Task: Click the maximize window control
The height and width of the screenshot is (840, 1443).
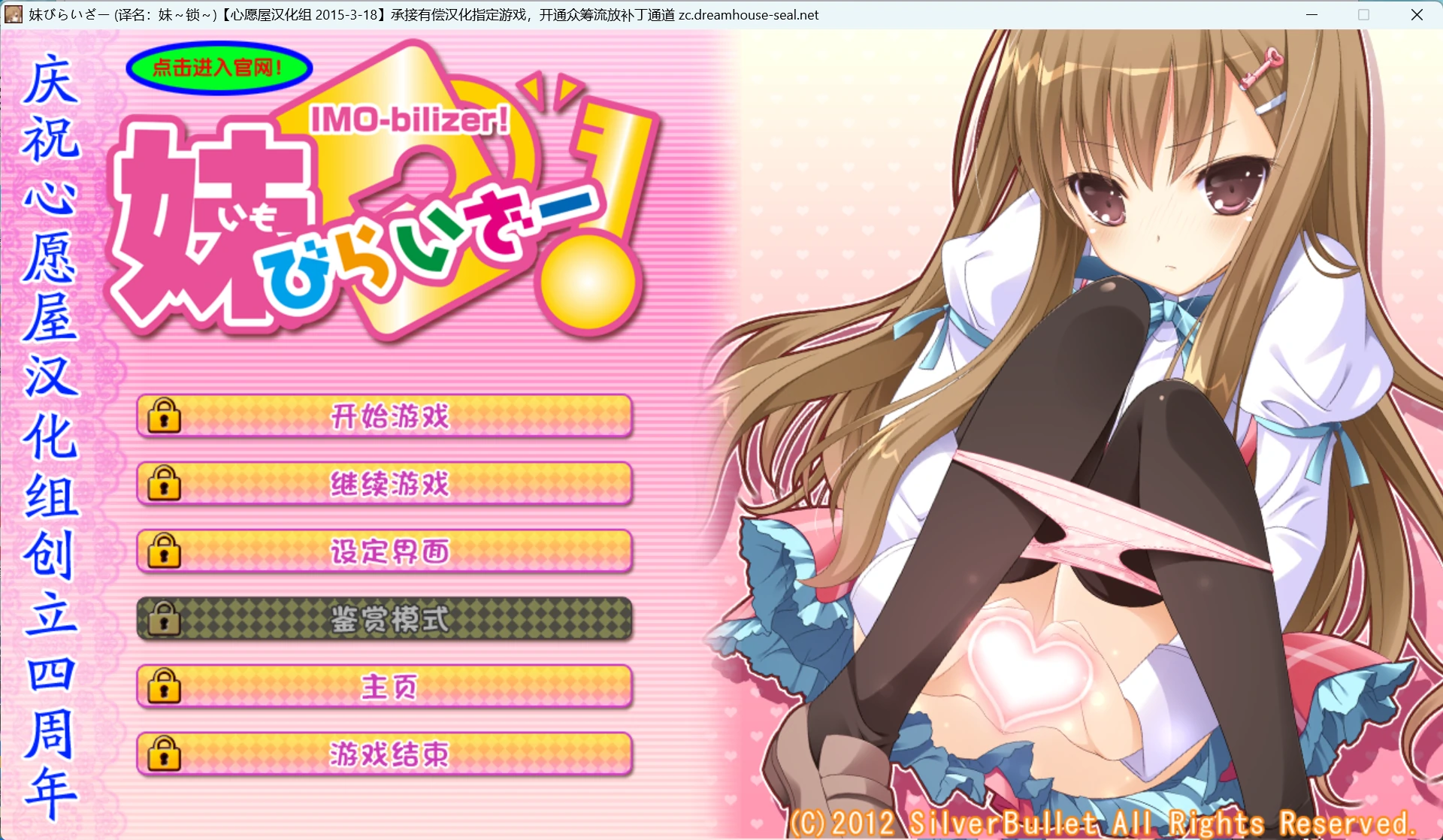Action: pos(1363,14)
